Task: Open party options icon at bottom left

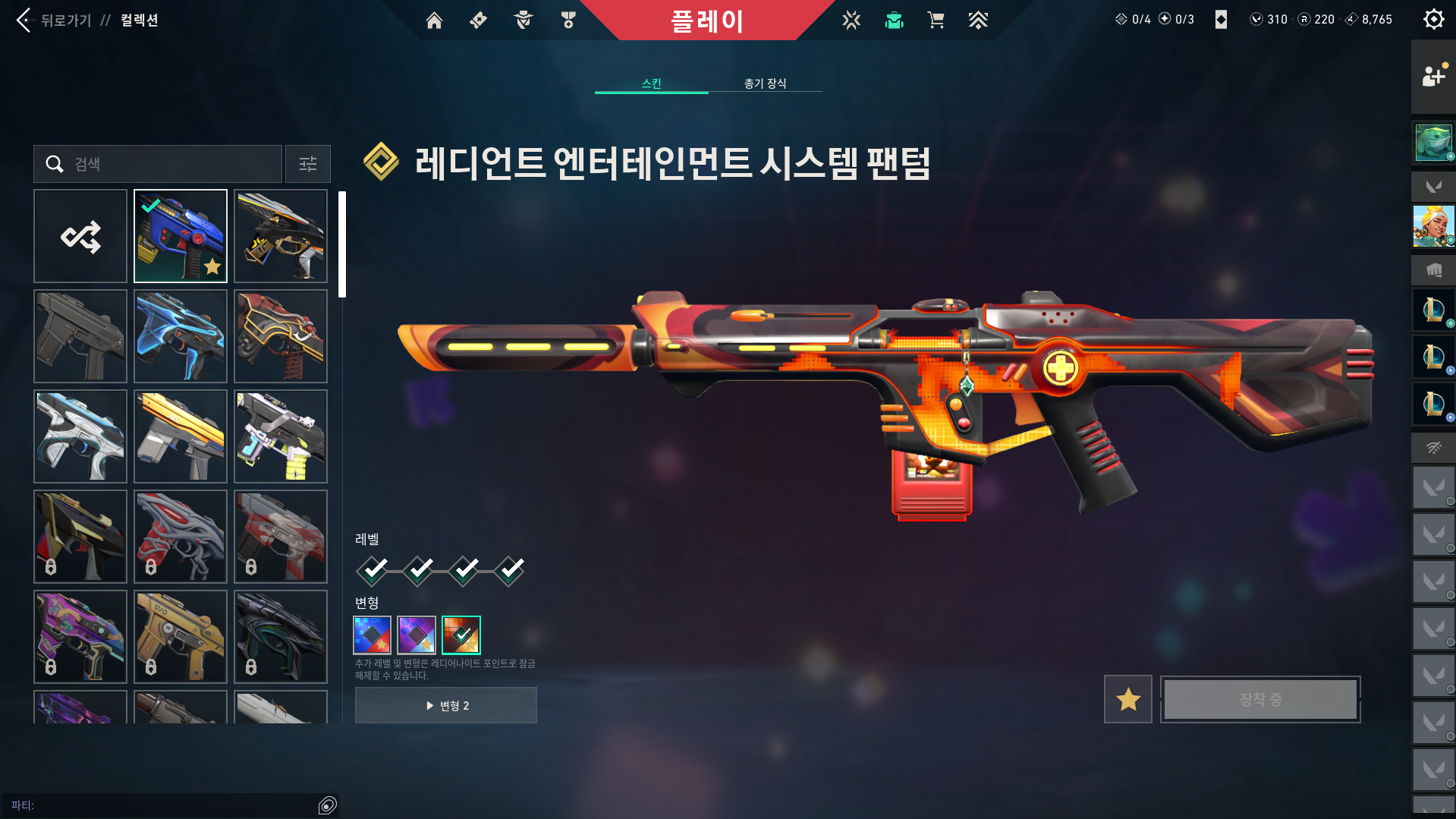Action: point(328,805)
